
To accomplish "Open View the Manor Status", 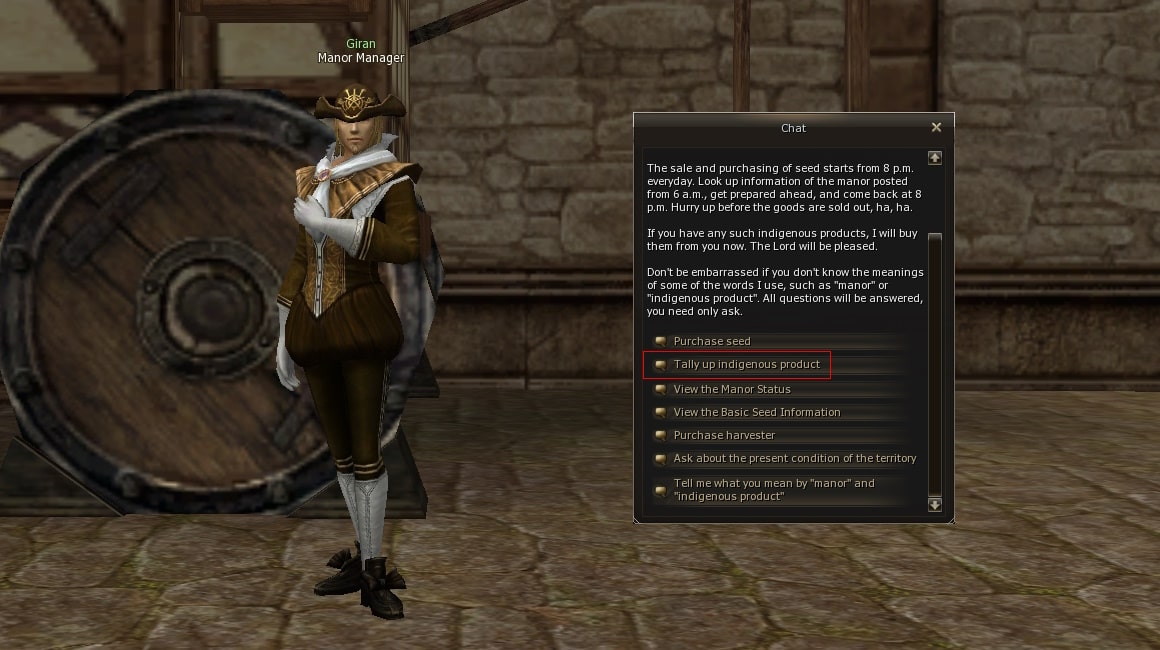I will pyautogui.click(x=731, y=389).
